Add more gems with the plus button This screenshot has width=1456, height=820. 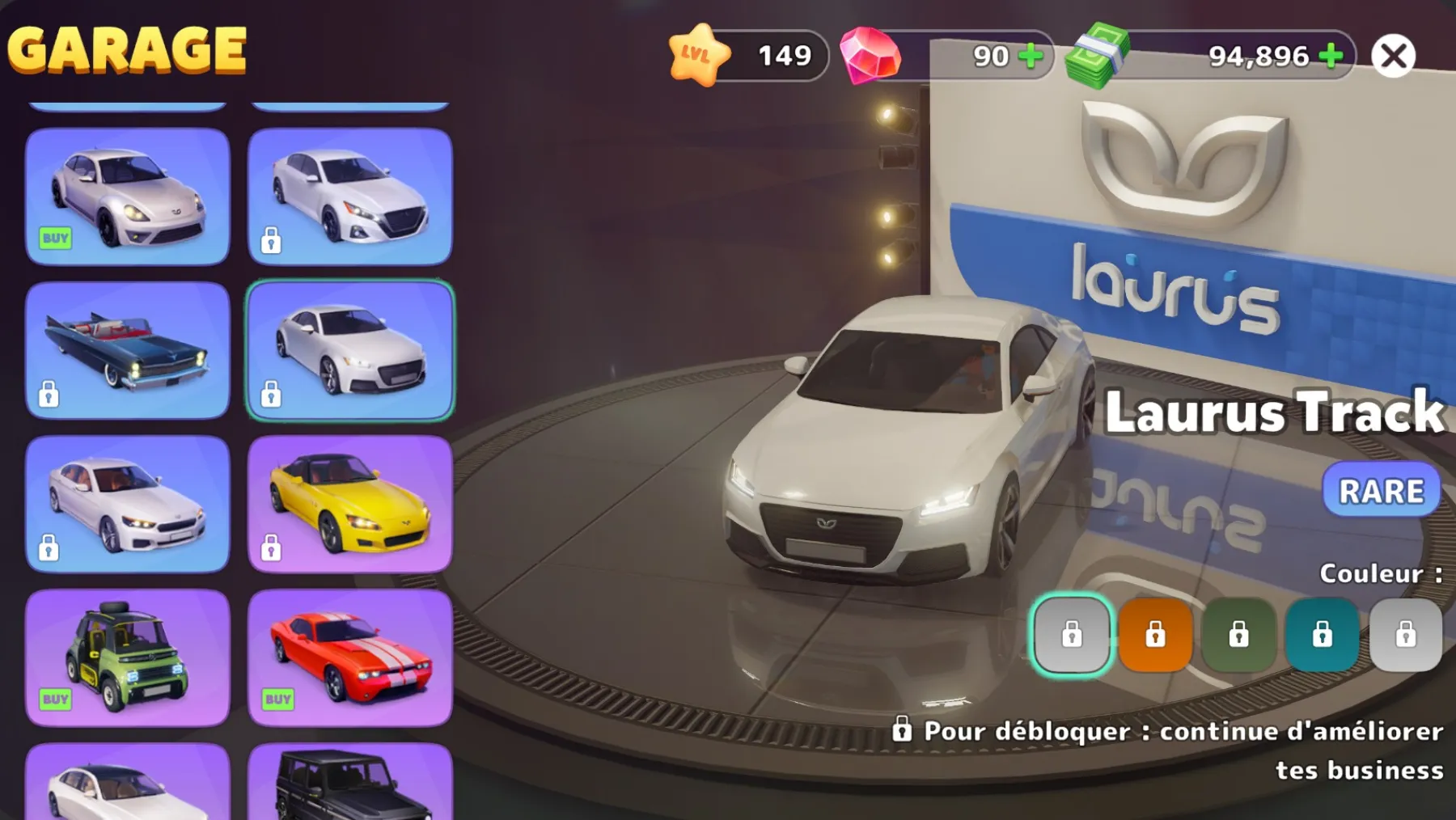1030,56
